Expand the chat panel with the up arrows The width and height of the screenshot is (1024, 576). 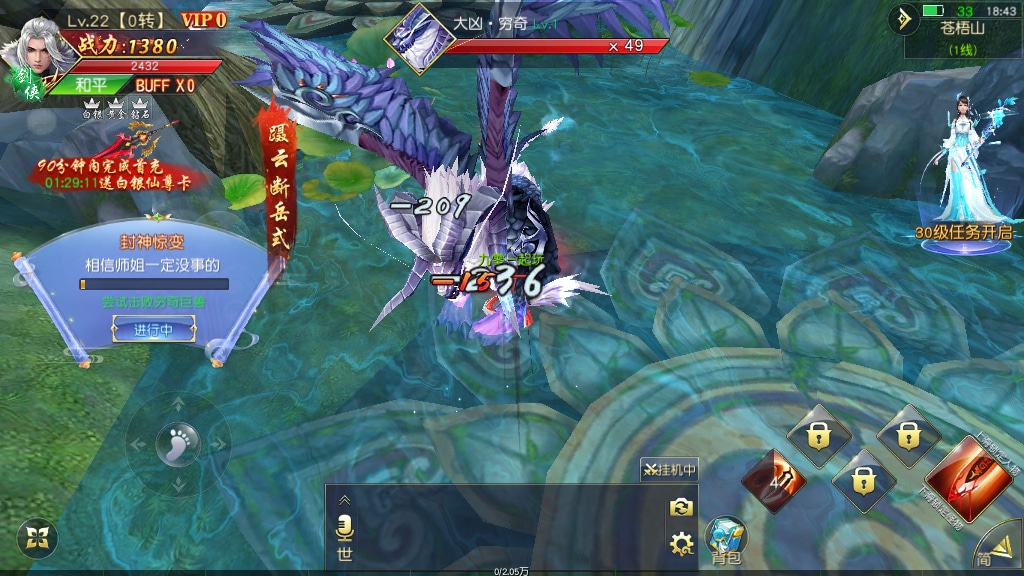tap(345, 500)
